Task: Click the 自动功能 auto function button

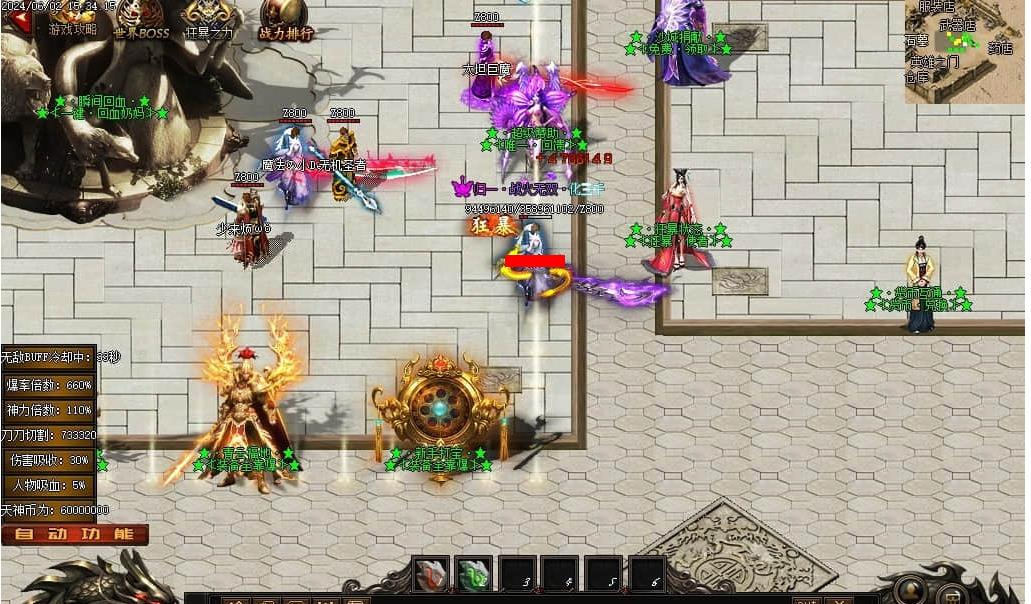Action: pyautogui.click(x=75, y=534)
